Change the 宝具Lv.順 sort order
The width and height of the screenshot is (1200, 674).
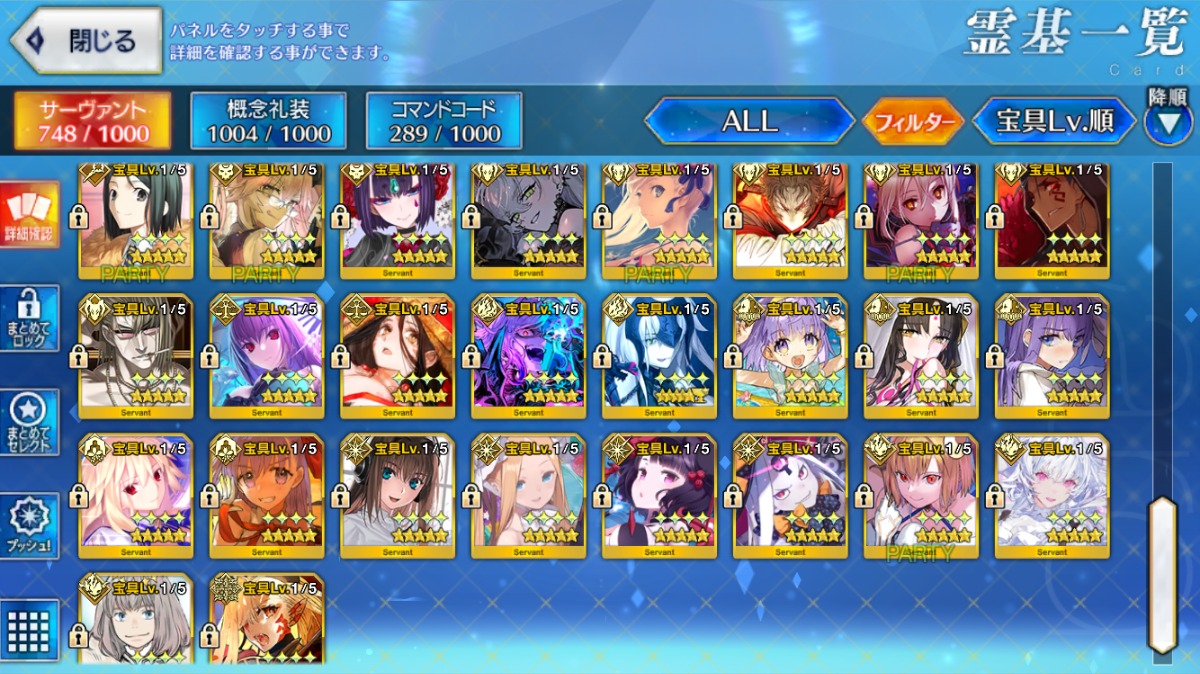1055,122
